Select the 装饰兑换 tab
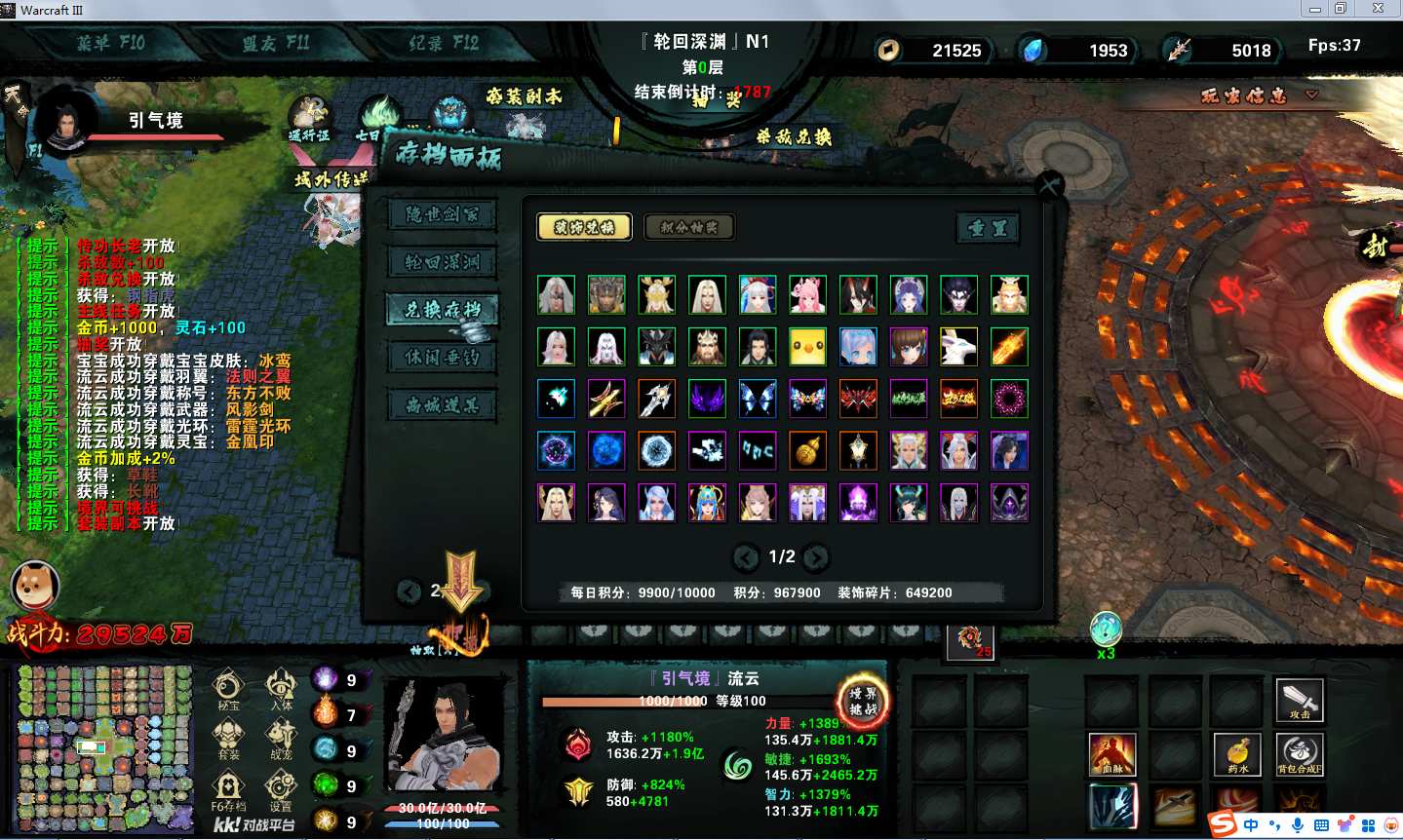 584,227
